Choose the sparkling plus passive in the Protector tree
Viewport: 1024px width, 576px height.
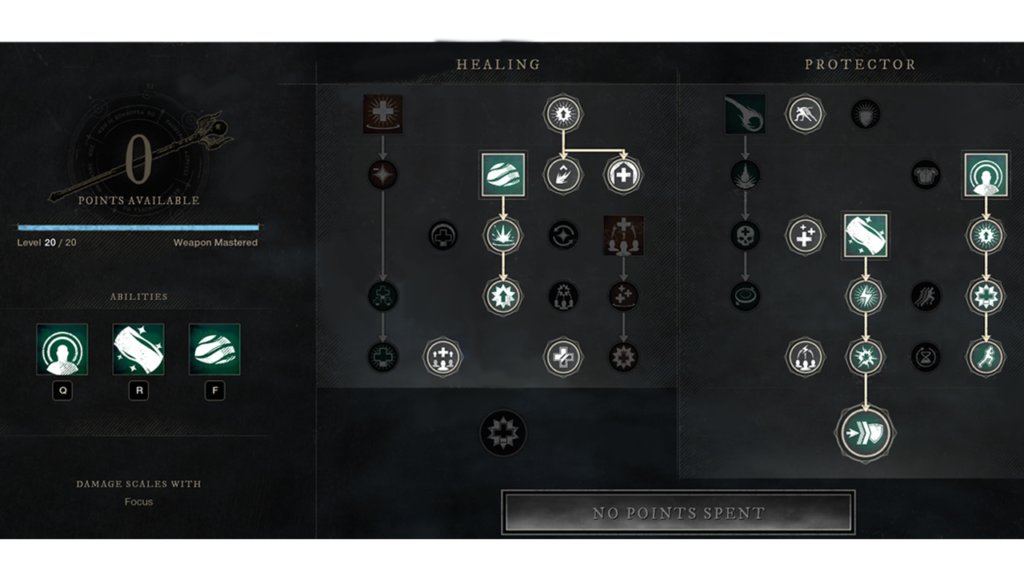pos(805,235)
